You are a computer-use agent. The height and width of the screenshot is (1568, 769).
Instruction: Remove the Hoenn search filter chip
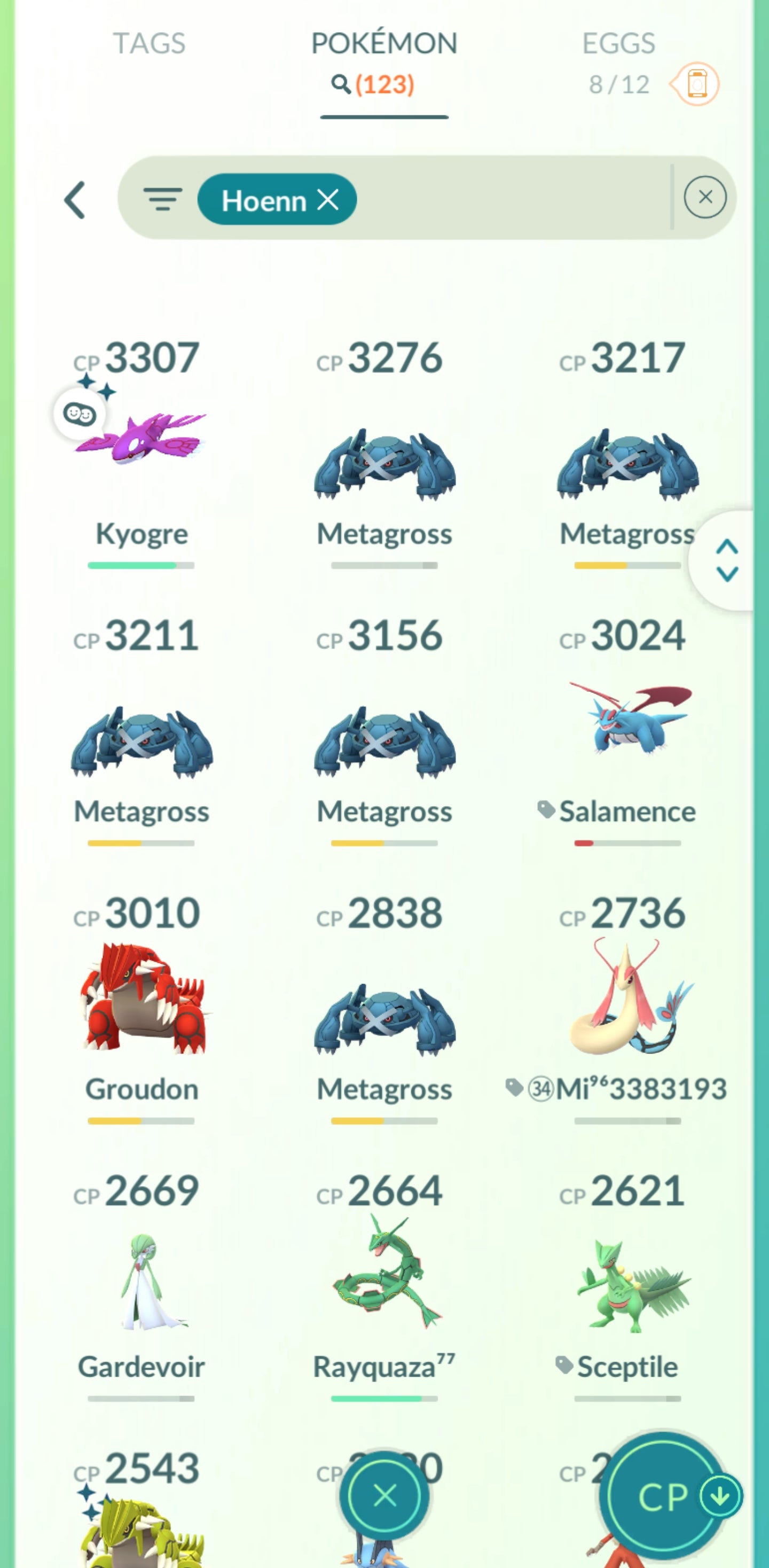point(328,200)
